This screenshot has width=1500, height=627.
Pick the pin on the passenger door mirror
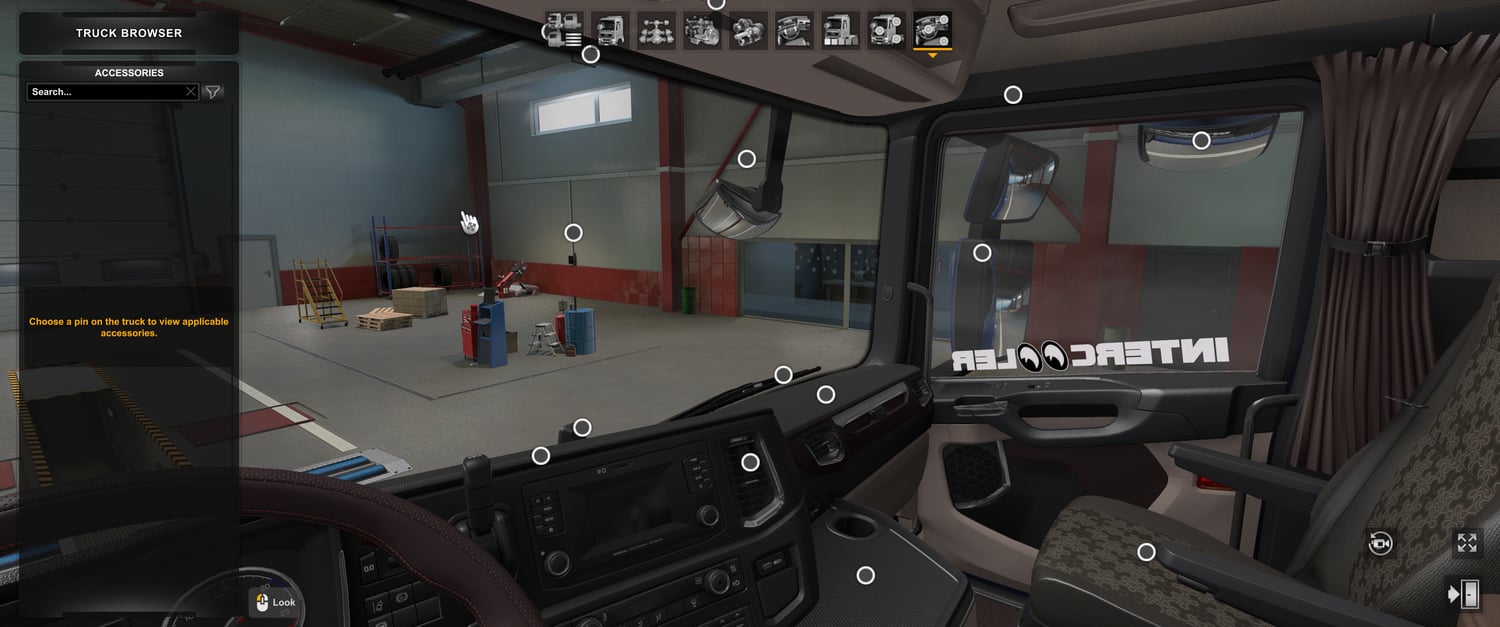(x=982, y=253)
